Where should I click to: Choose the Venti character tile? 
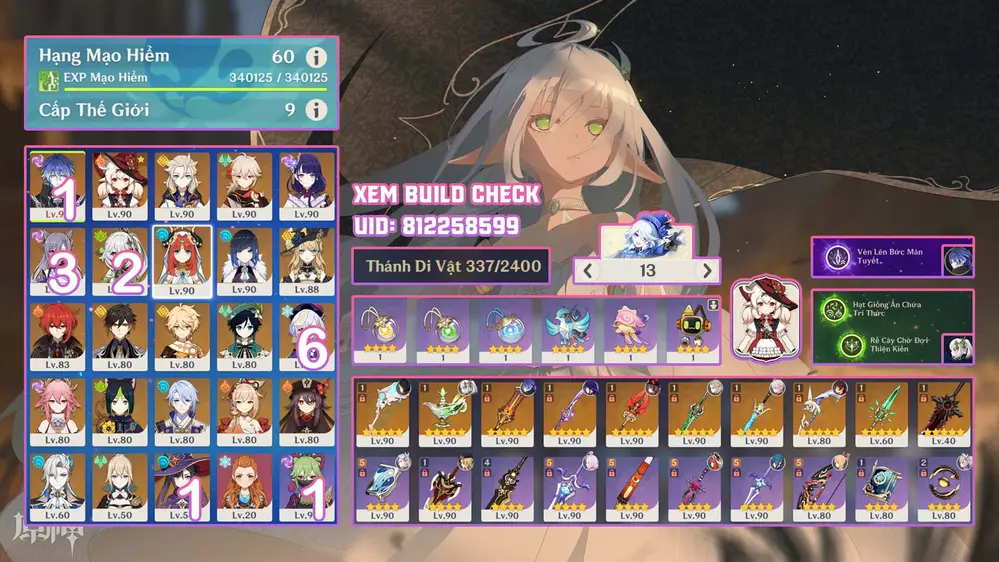click(243, 336)
